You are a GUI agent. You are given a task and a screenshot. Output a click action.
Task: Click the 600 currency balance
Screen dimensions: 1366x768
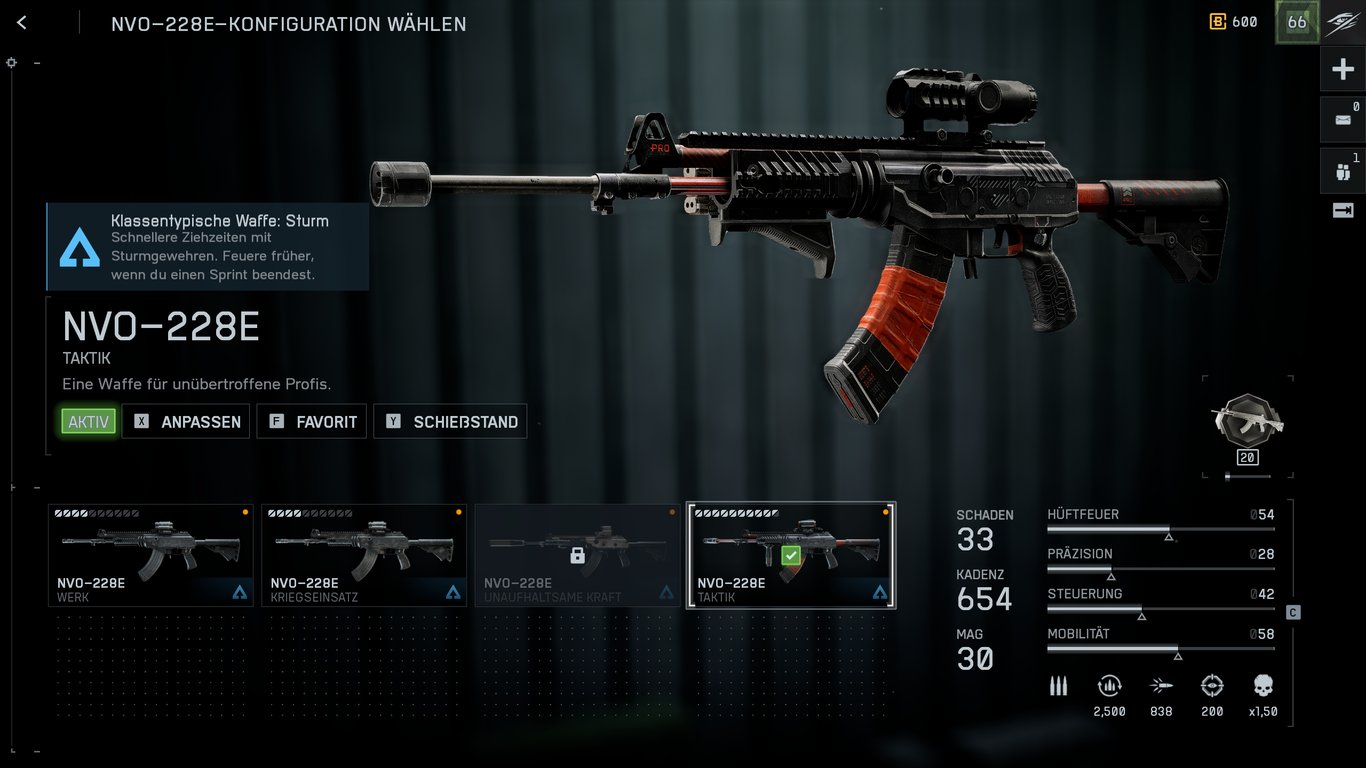click(x=1234, y=22)
